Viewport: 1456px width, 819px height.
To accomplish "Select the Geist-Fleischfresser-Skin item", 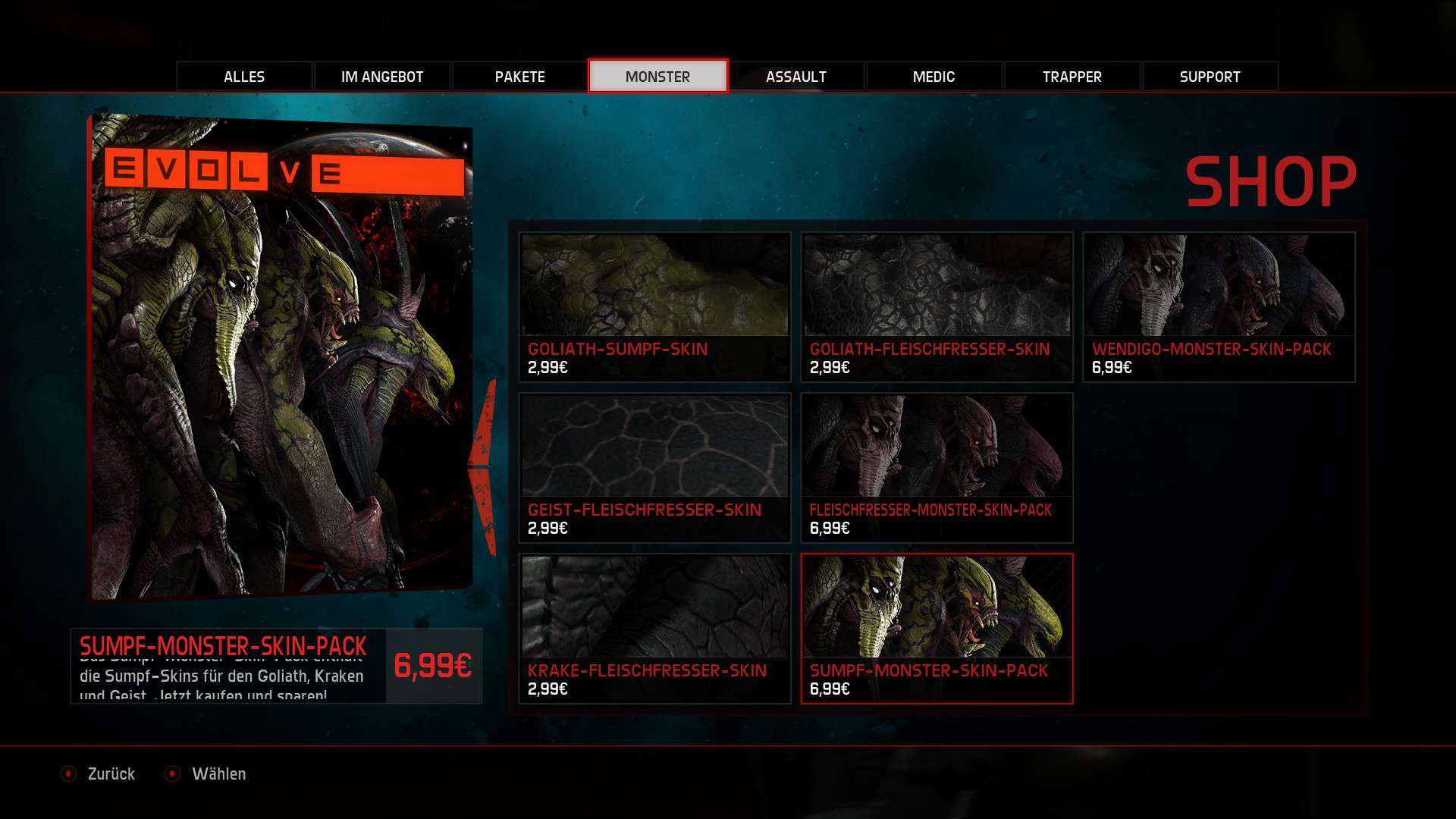I will [x=654, y=467].
